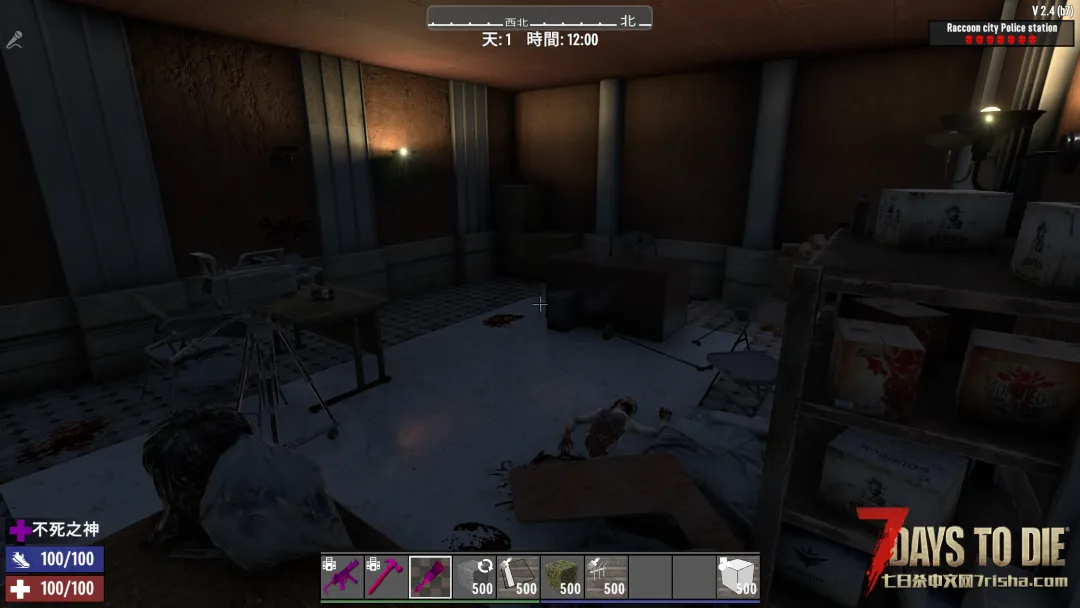This screenshot has height=608, width=1080.
Task: Choose the wire fence item slot
Action: point(606,577)
